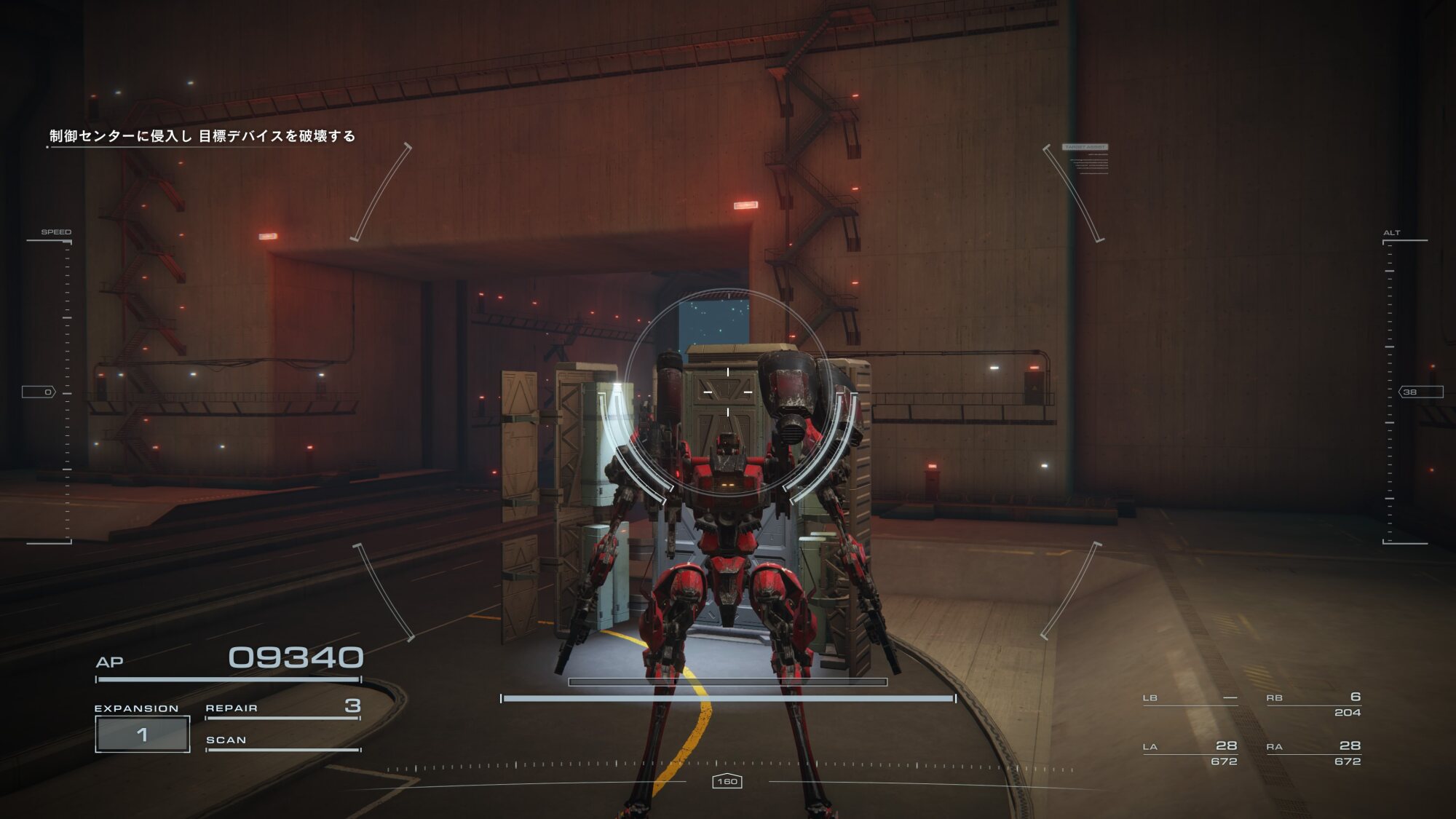Select the RB shoulder weapon slot
The width and height of the screenshot is (1456, 819).
(1313, 704)
